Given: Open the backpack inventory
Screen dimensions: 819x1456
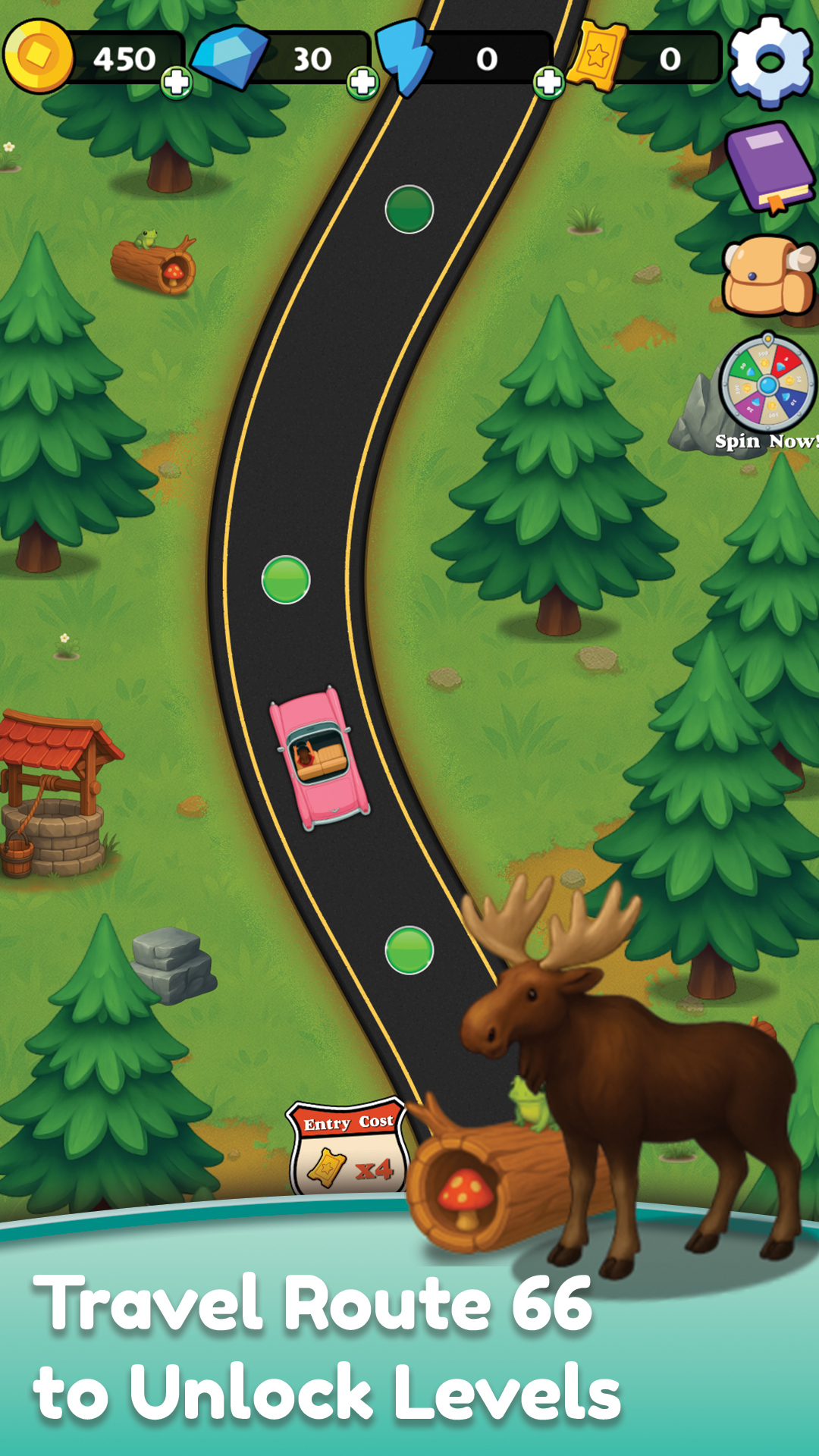Looking at the screenshot, I should tap(768, 277).
